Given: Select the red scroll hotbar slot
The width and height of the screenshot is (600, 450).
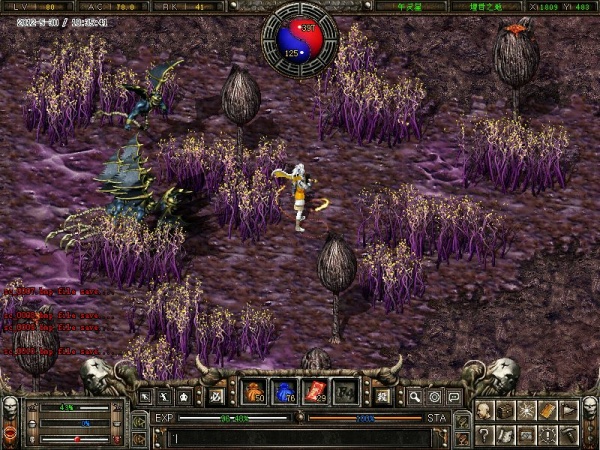Looking at the screenshot, I should coord(315,393).
